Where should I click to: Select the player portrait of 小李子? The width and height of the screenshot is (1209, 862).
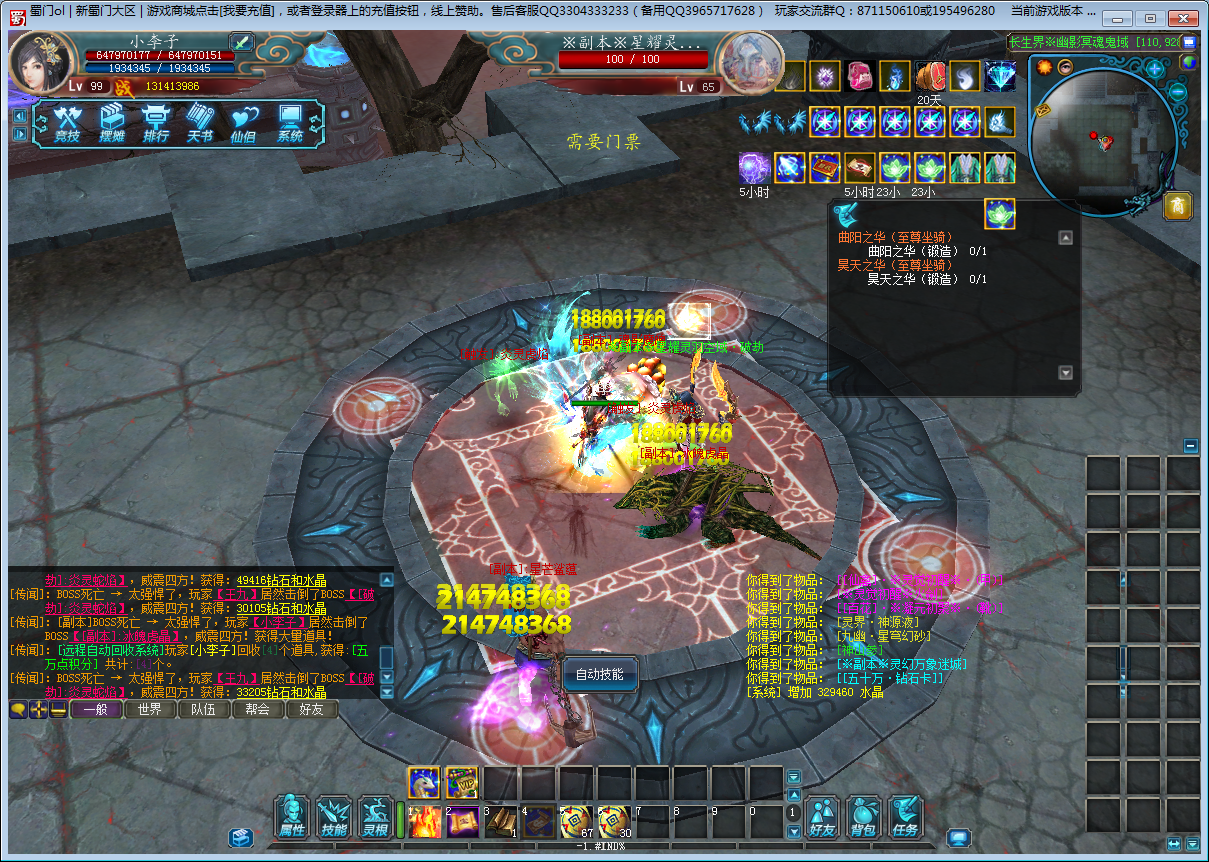pos(41,62)
